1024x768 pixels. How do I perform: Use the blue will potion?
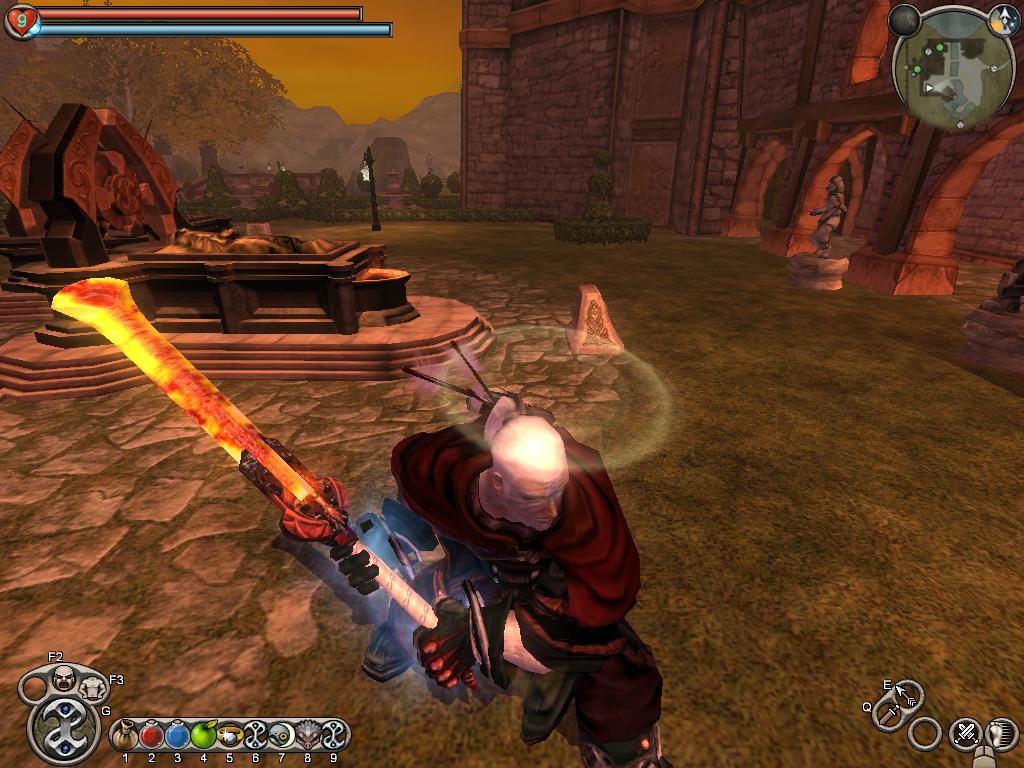[x=178, y=737]
